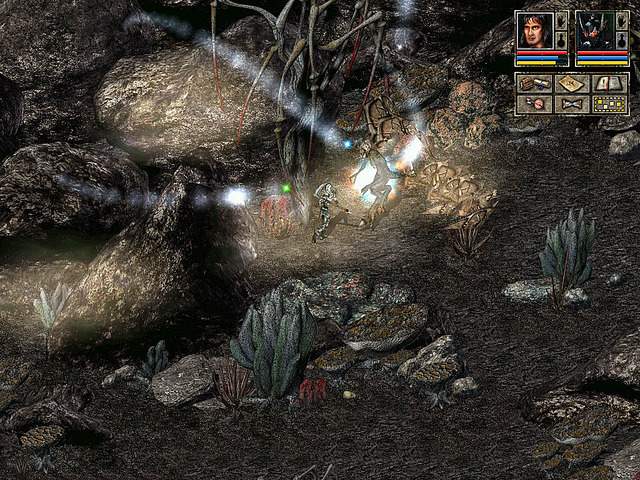Screen dimensions: 640x480
Task: Click the hero's potion flask slot
Action: [562, 41]
